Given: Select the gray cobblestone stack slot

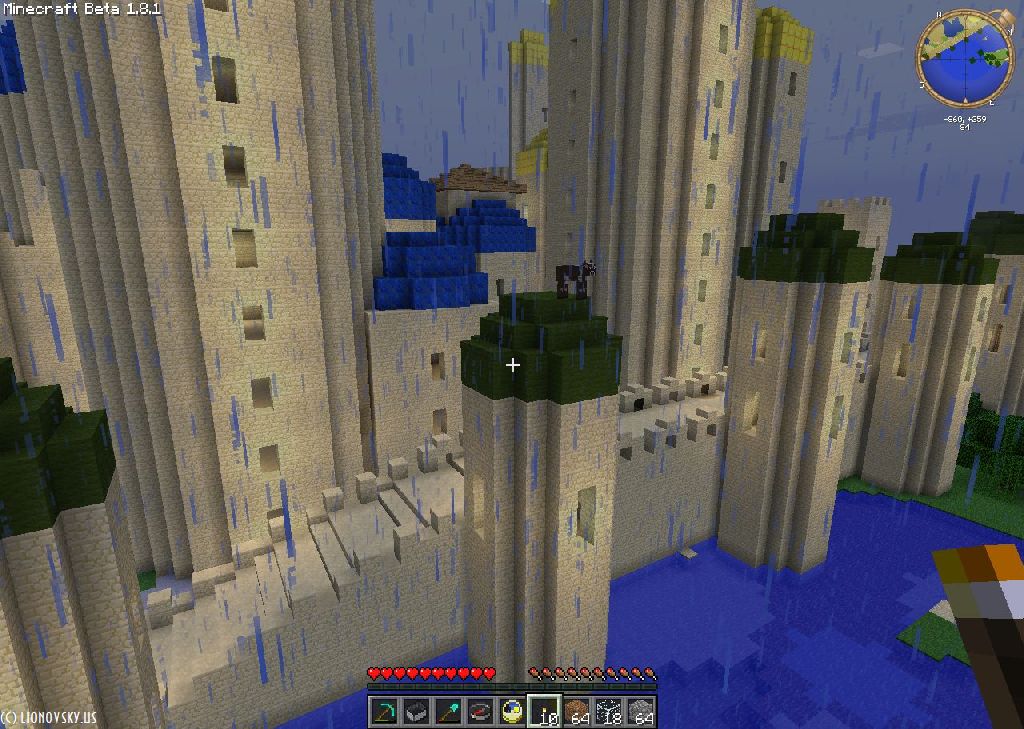Looking at the screenshot, I should (641, 711).
